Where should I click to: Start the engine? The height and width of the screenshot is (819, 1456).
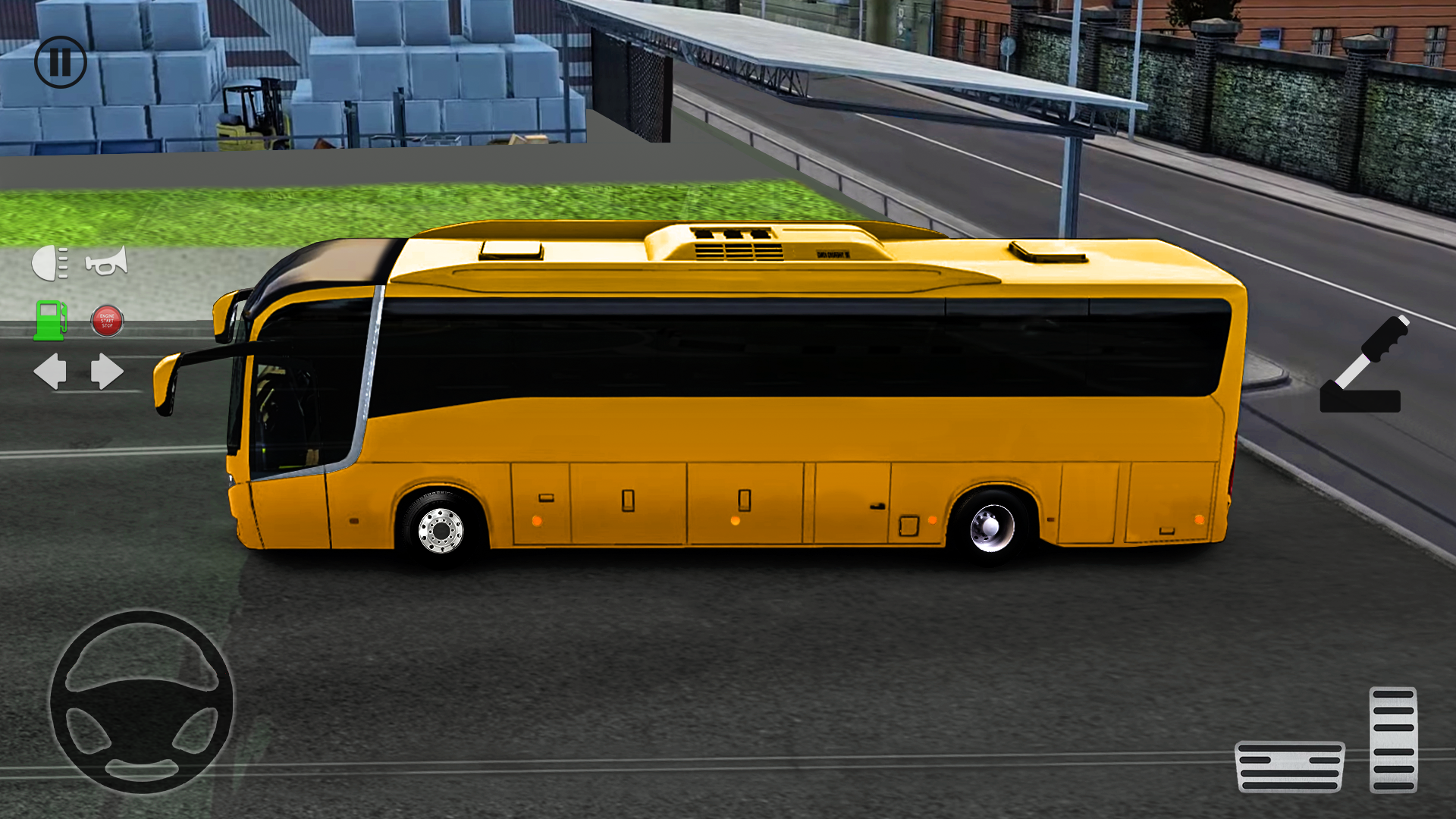click(x=106, y=320)
